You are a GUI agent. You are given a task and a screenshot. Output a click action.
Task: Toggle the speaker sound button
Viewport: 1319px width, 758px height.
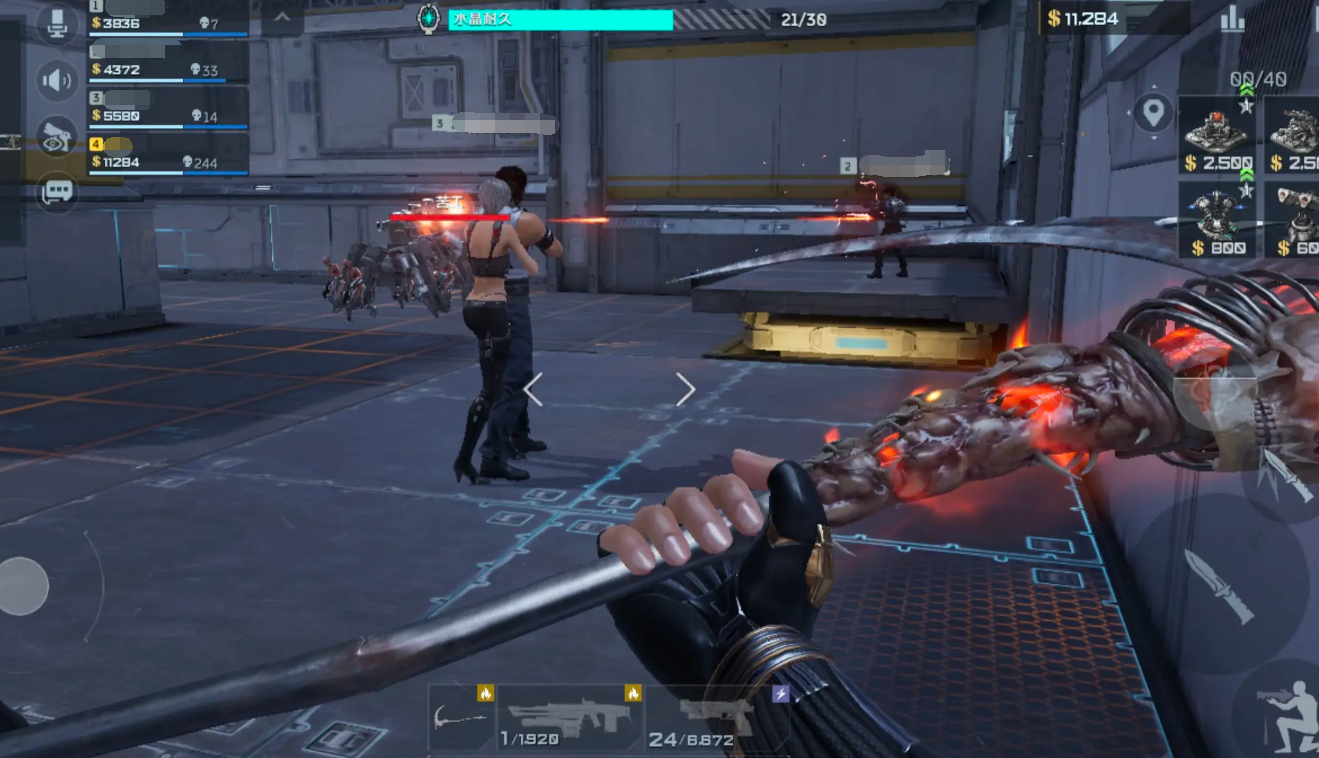(x=58, y=80)
